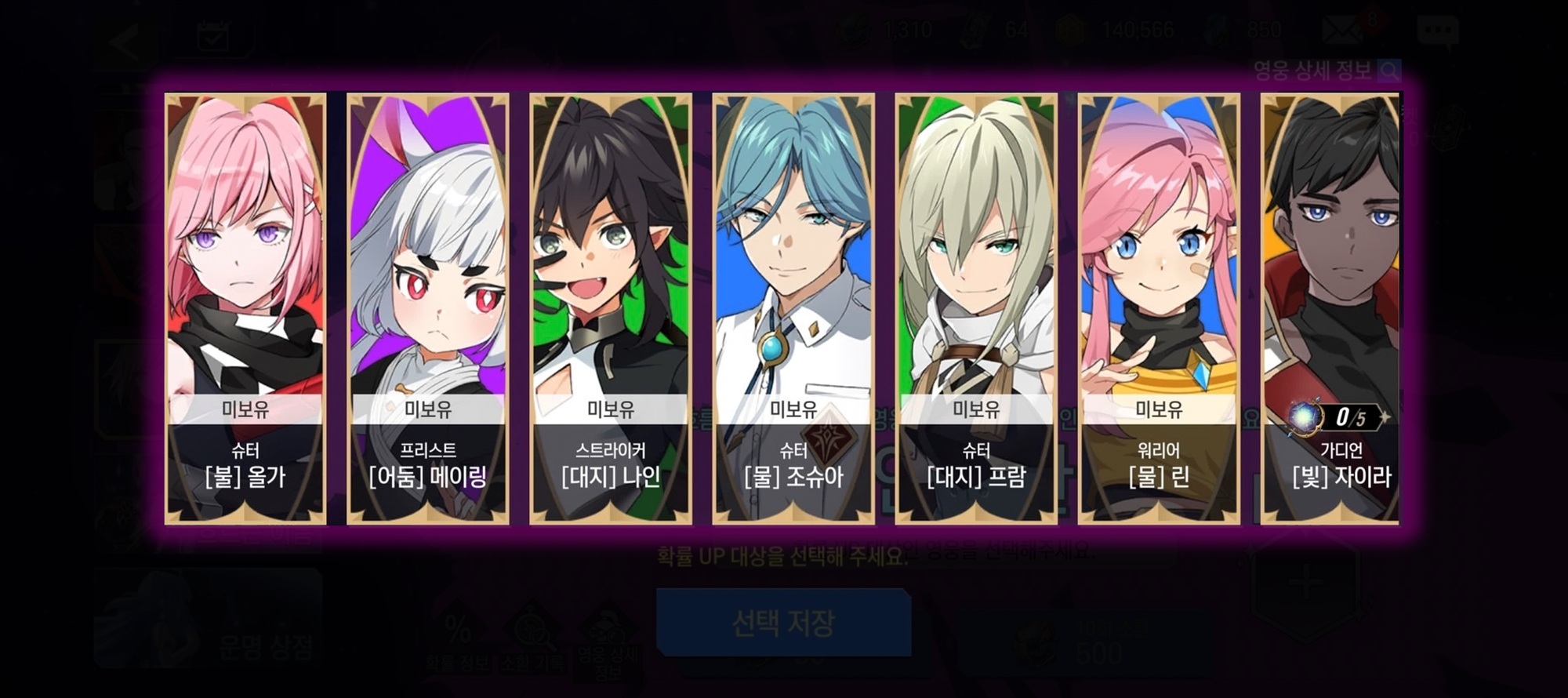1568x698 pixels.
Task: Choose the [대지] 프람 hero card
Action: click(976, 308)
